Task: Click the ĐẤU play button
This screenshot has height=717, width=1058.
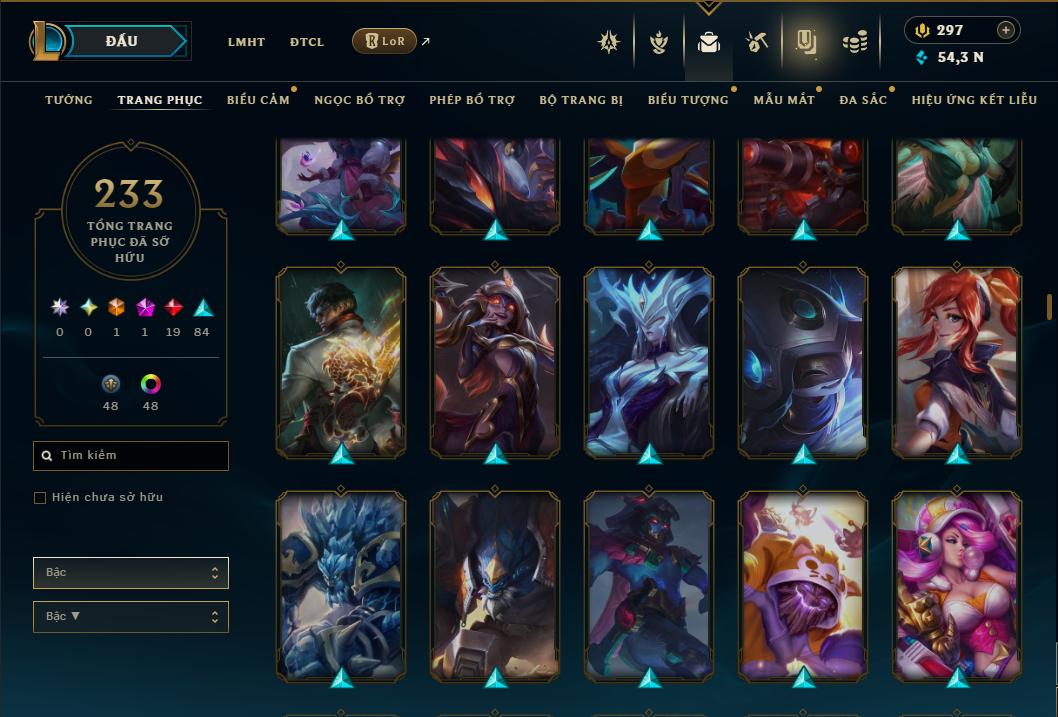Action: pyautogui.click(x=121, y=41)
